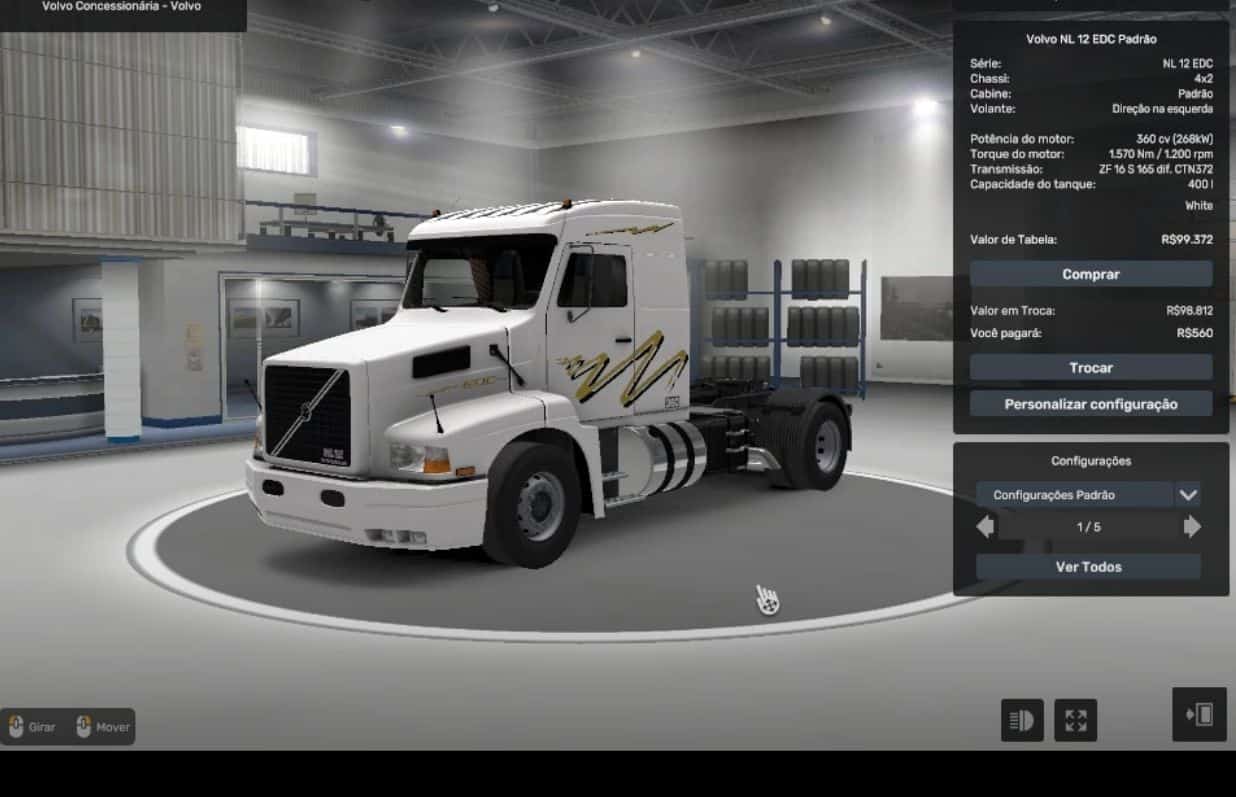Open Personalizar configuração
The width and height of the screenshot is (1236, 797).
(x=1090, y=404)
